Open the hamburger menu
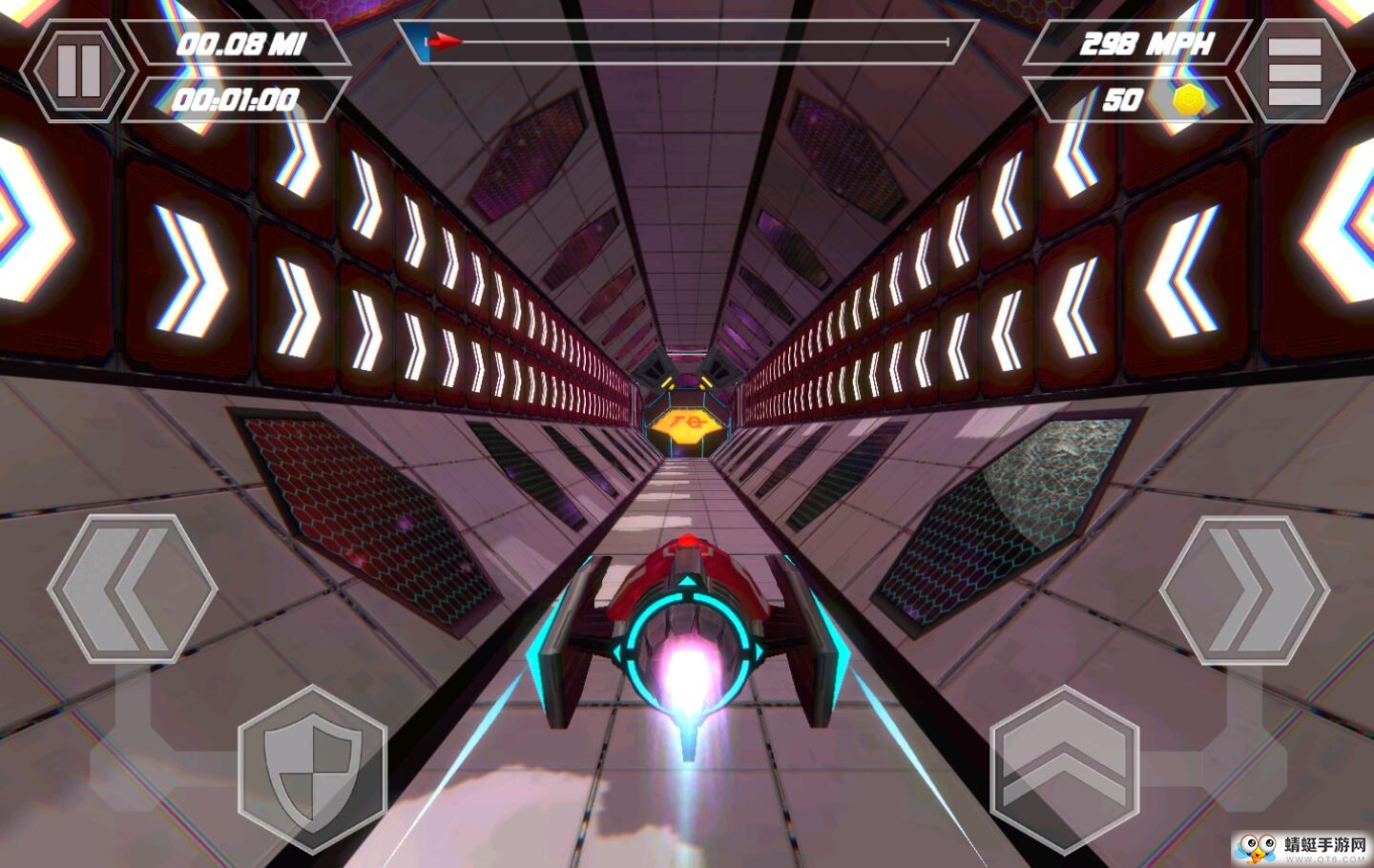The height and width of the screenshot is (868, 1374). click(x=1294, y=72)
